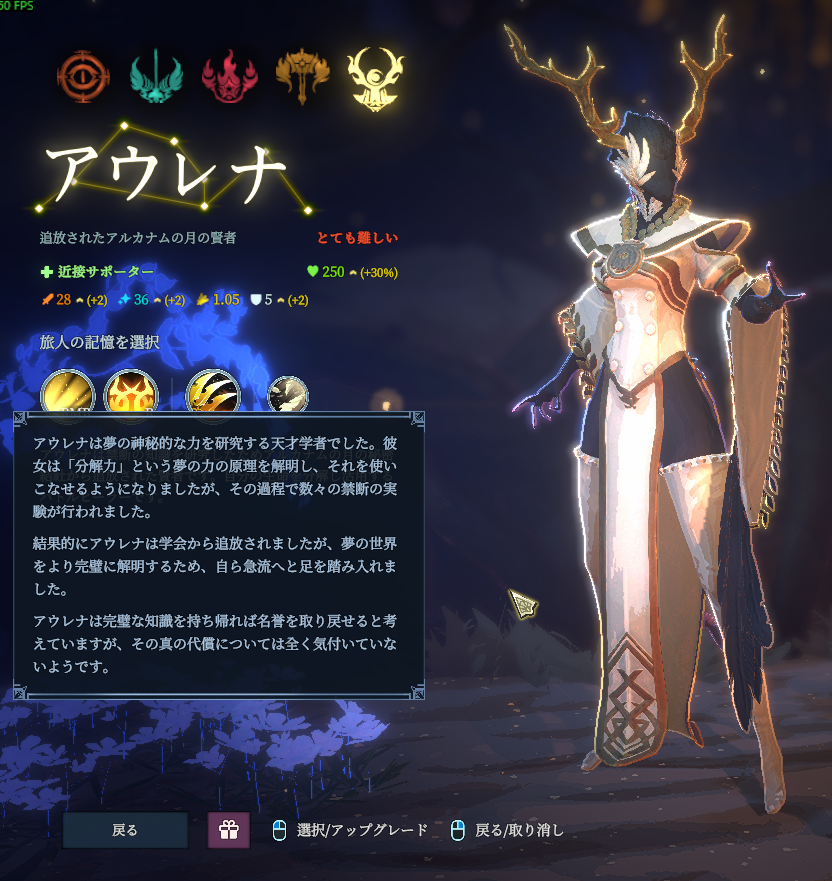Go back with the 戻る button
This screenshot has width=832, height=881.
click(125, 830)
